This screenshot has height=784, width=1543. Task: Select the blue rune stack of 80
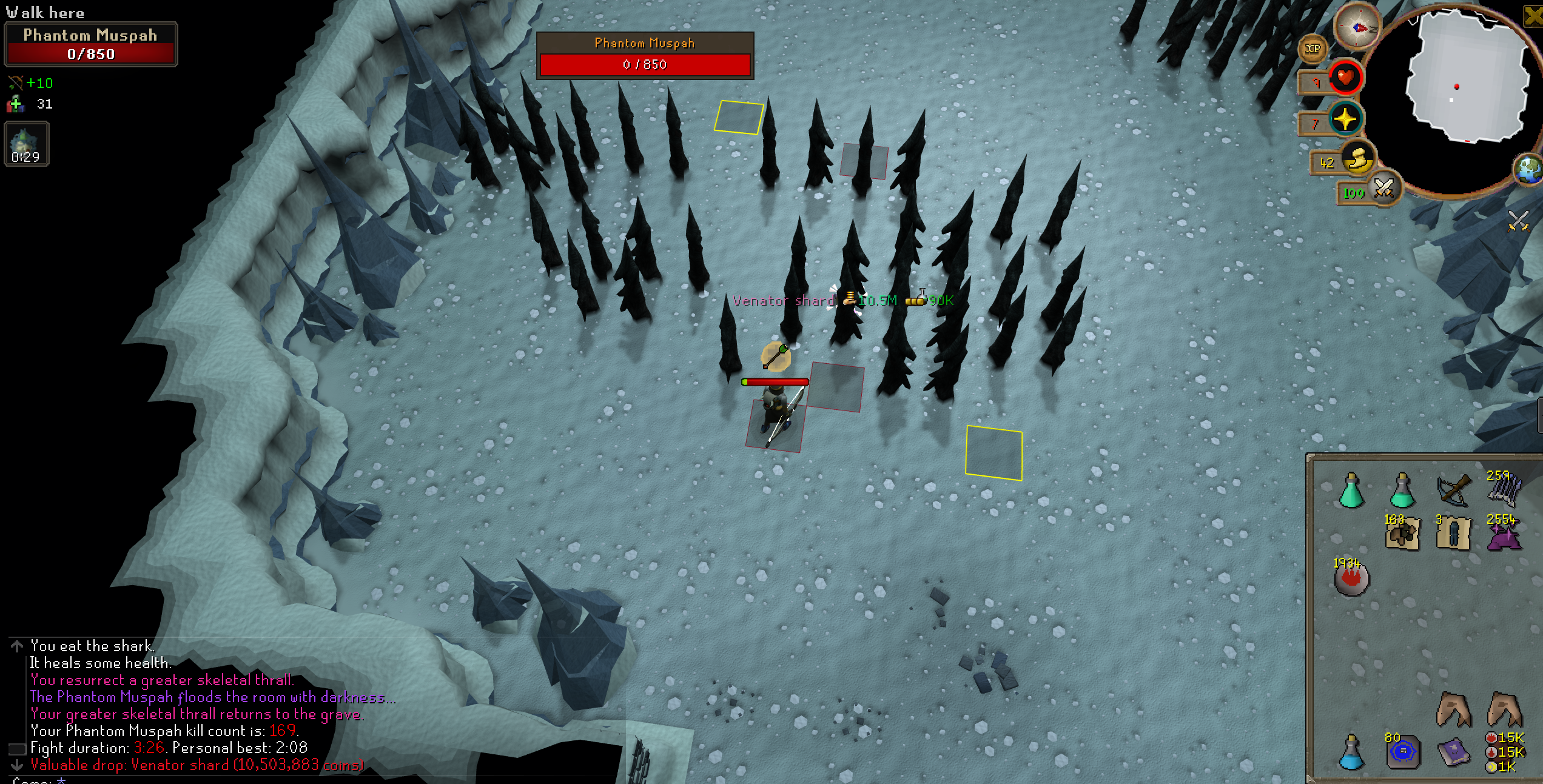coord(1403,753)
